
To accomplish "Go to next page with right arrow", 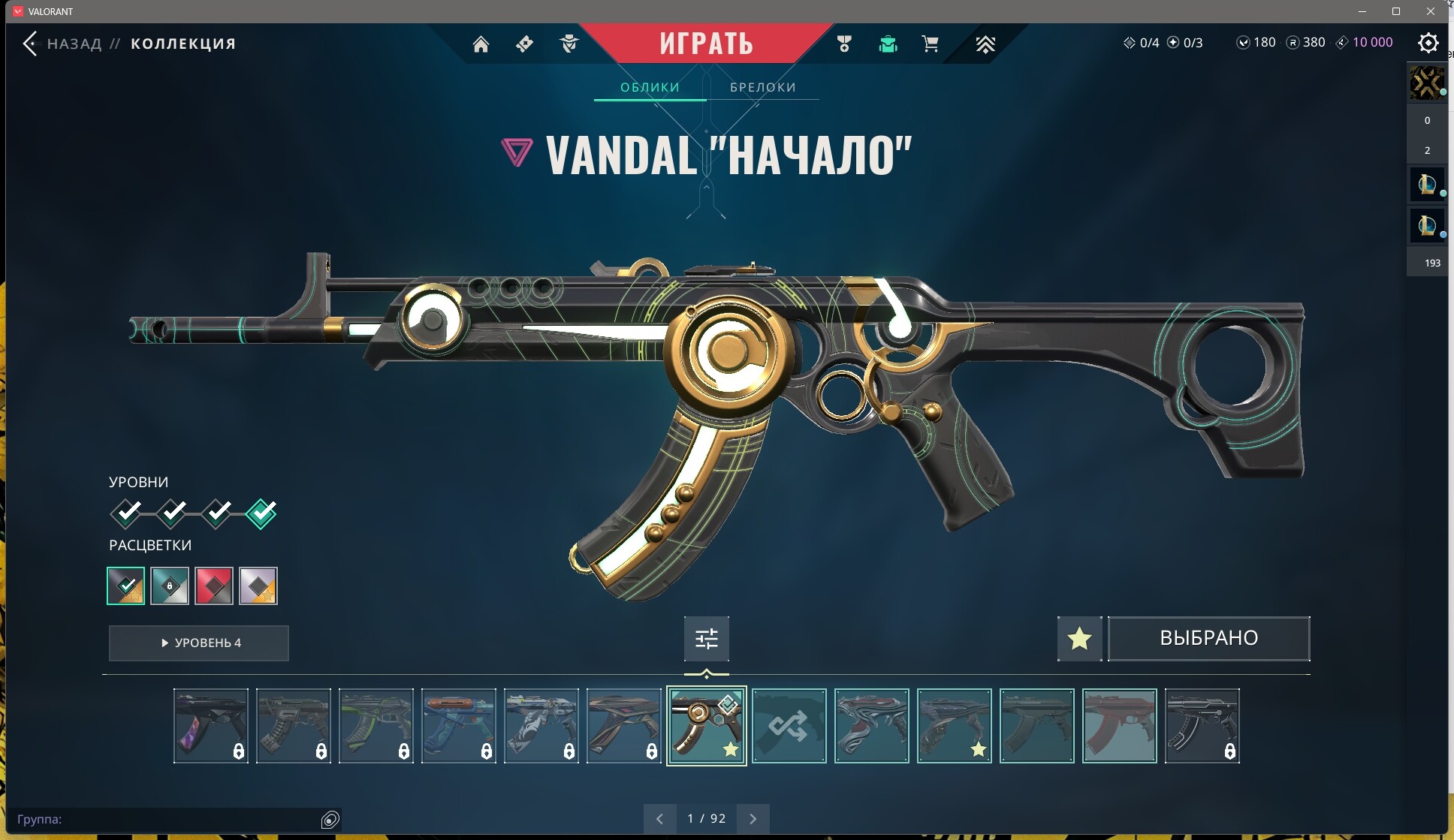I will pyautogui.click(x=753, y=817).
